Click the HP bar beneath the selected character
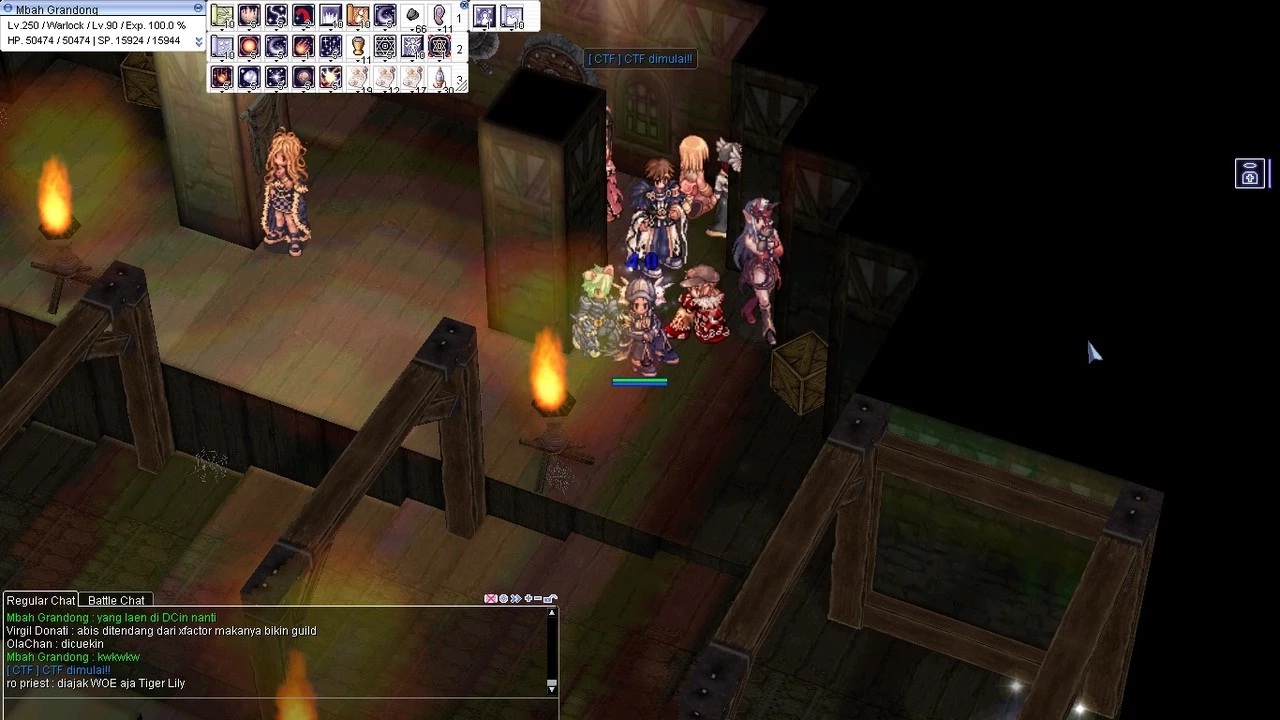Viewport: 1280px width, 720px height. pyautogui.click(x=639, y=381)
